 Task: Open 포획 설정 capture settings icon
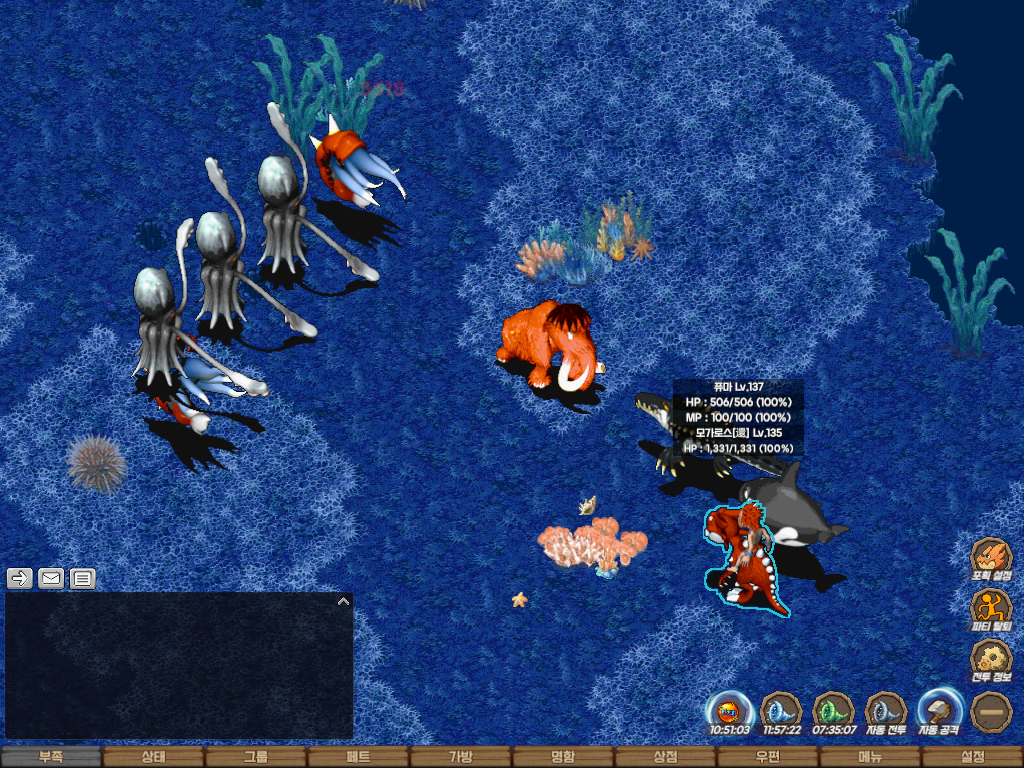coord(991,557)
